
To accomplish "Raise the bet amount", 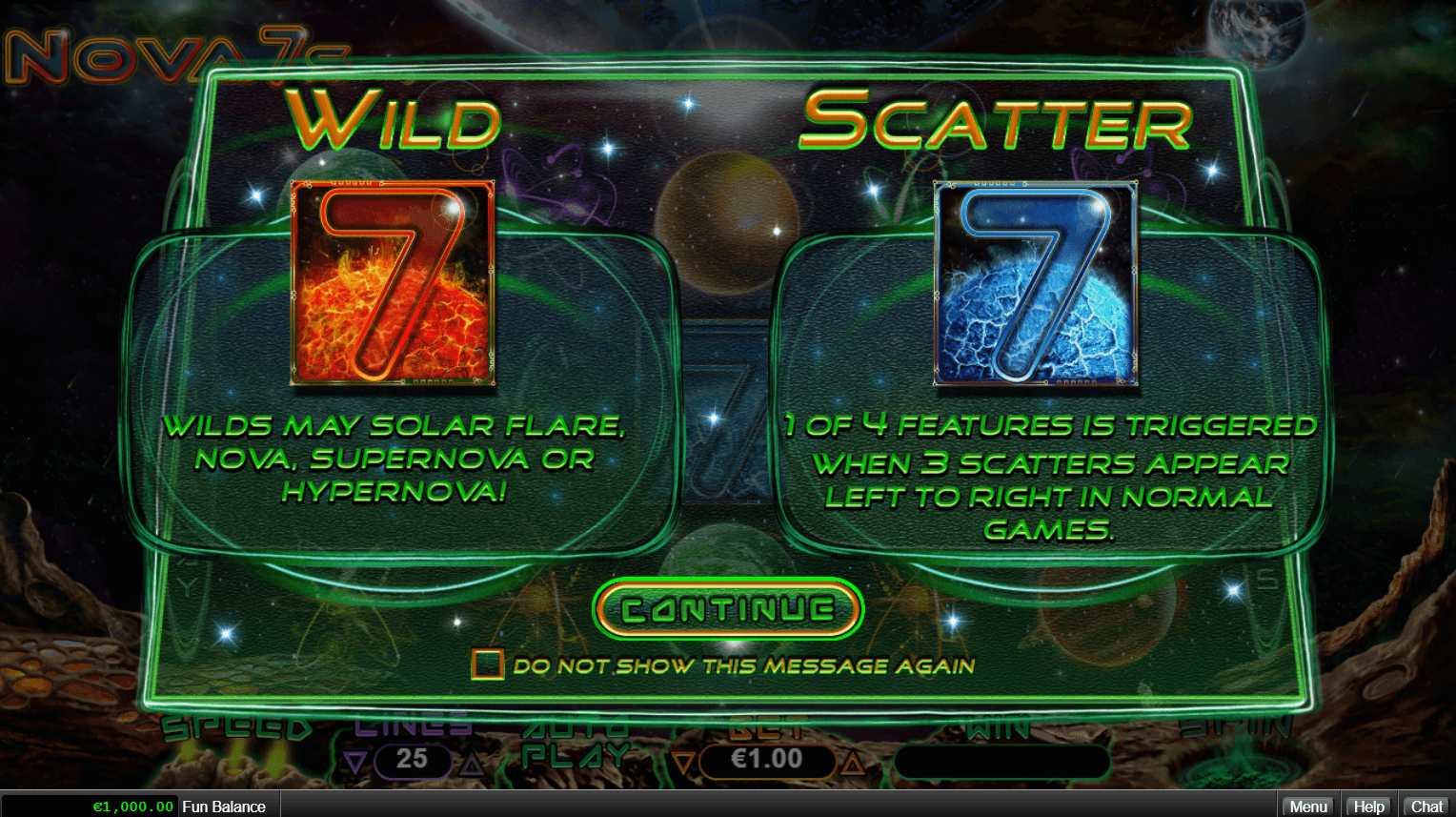I will pos(853,762).
